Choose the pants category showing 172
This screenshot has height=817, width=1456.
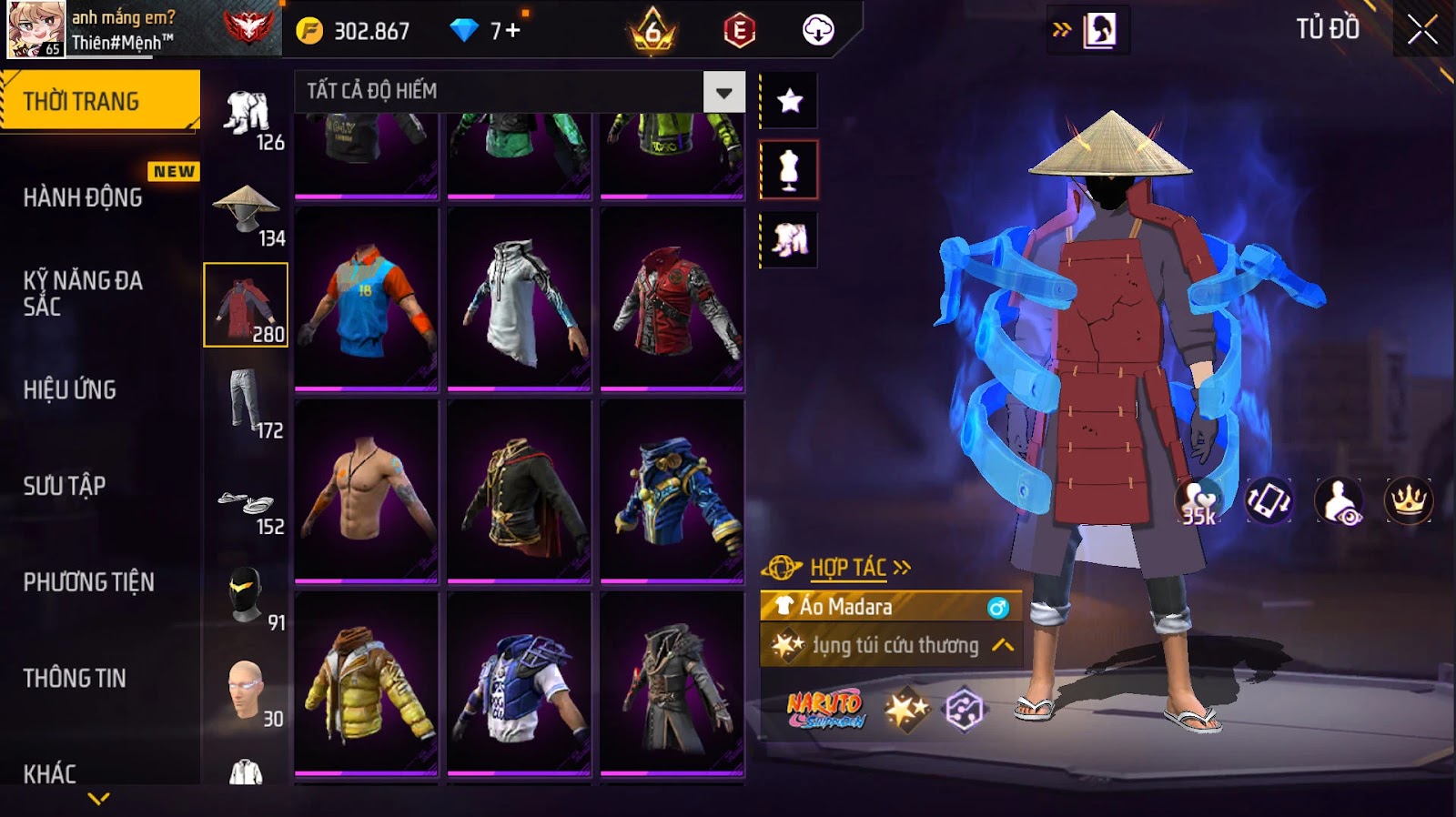(x=247, y=403)
